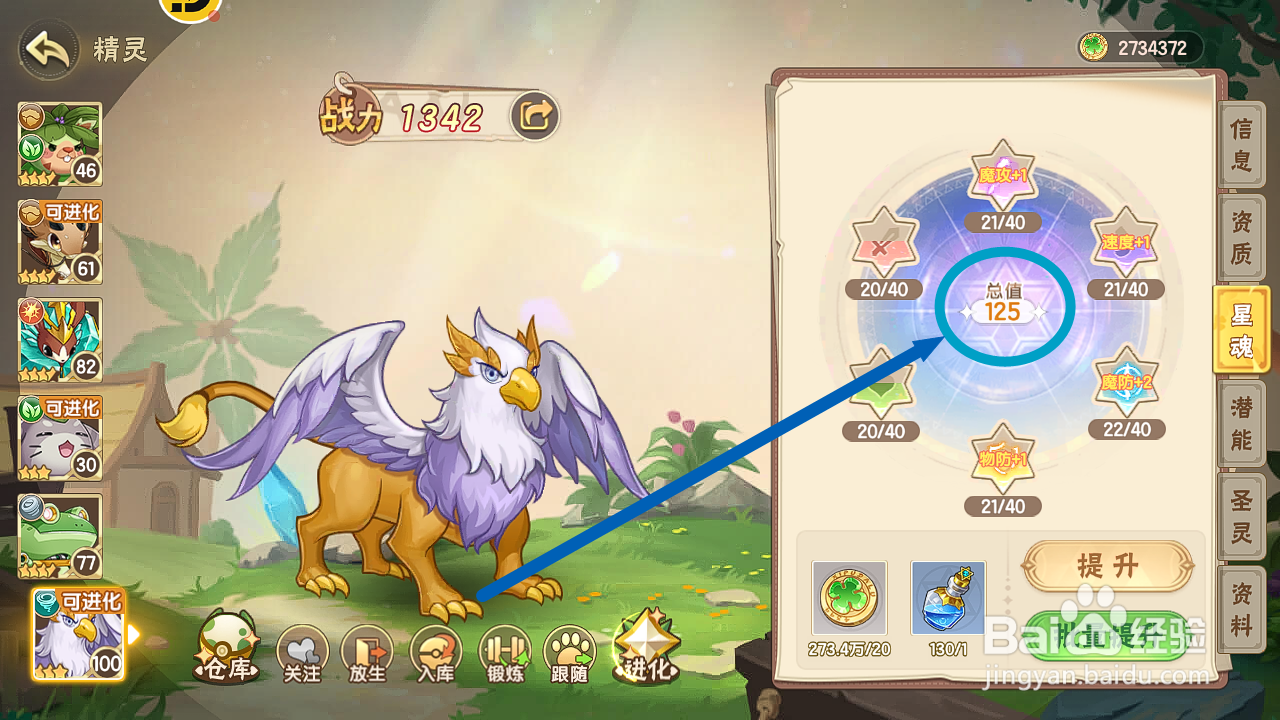This screenshot has width=1280, height=720.
Task: Tap the 仓库 warehouse icon
Action: pyautogui.click(x=228, y=645)
